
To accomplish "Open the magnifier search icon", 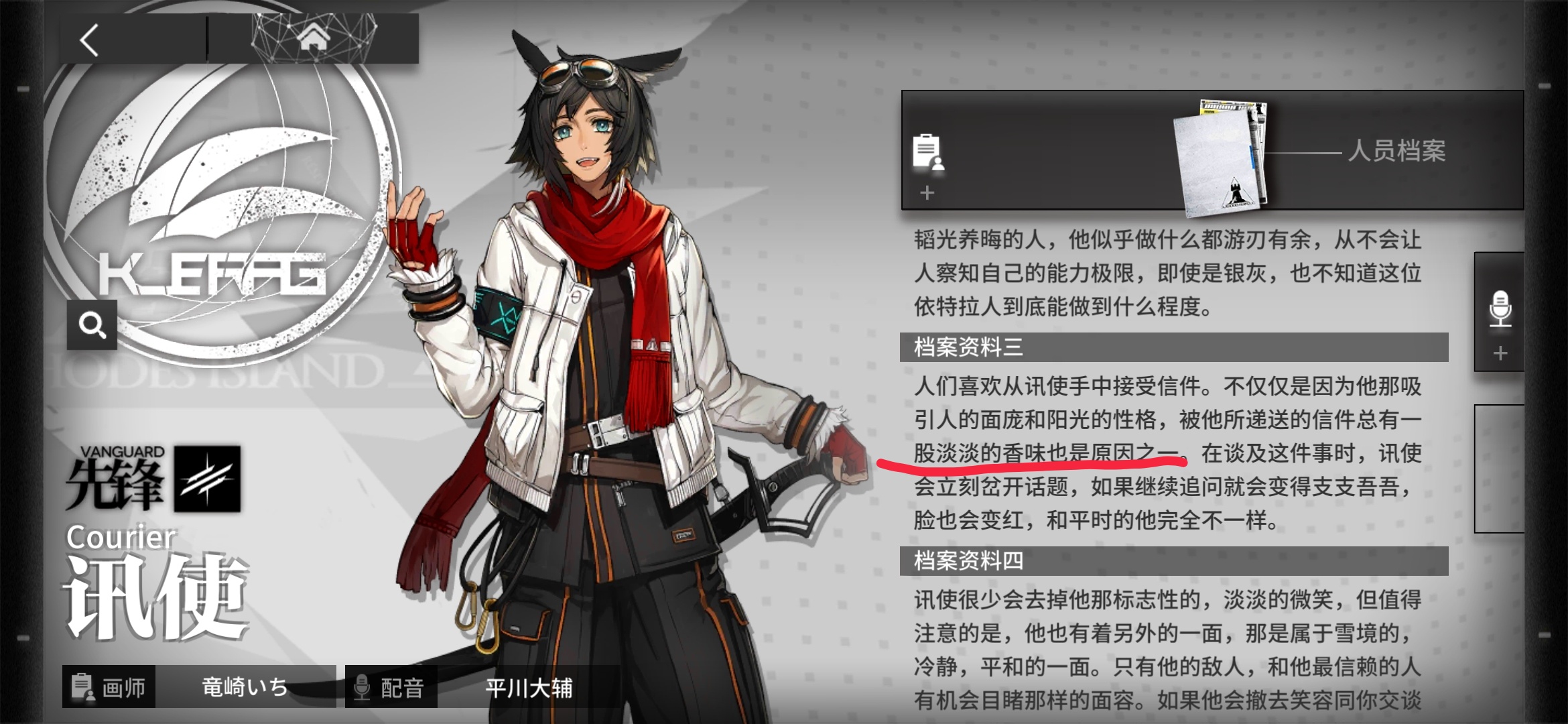I will click(92, 326).
